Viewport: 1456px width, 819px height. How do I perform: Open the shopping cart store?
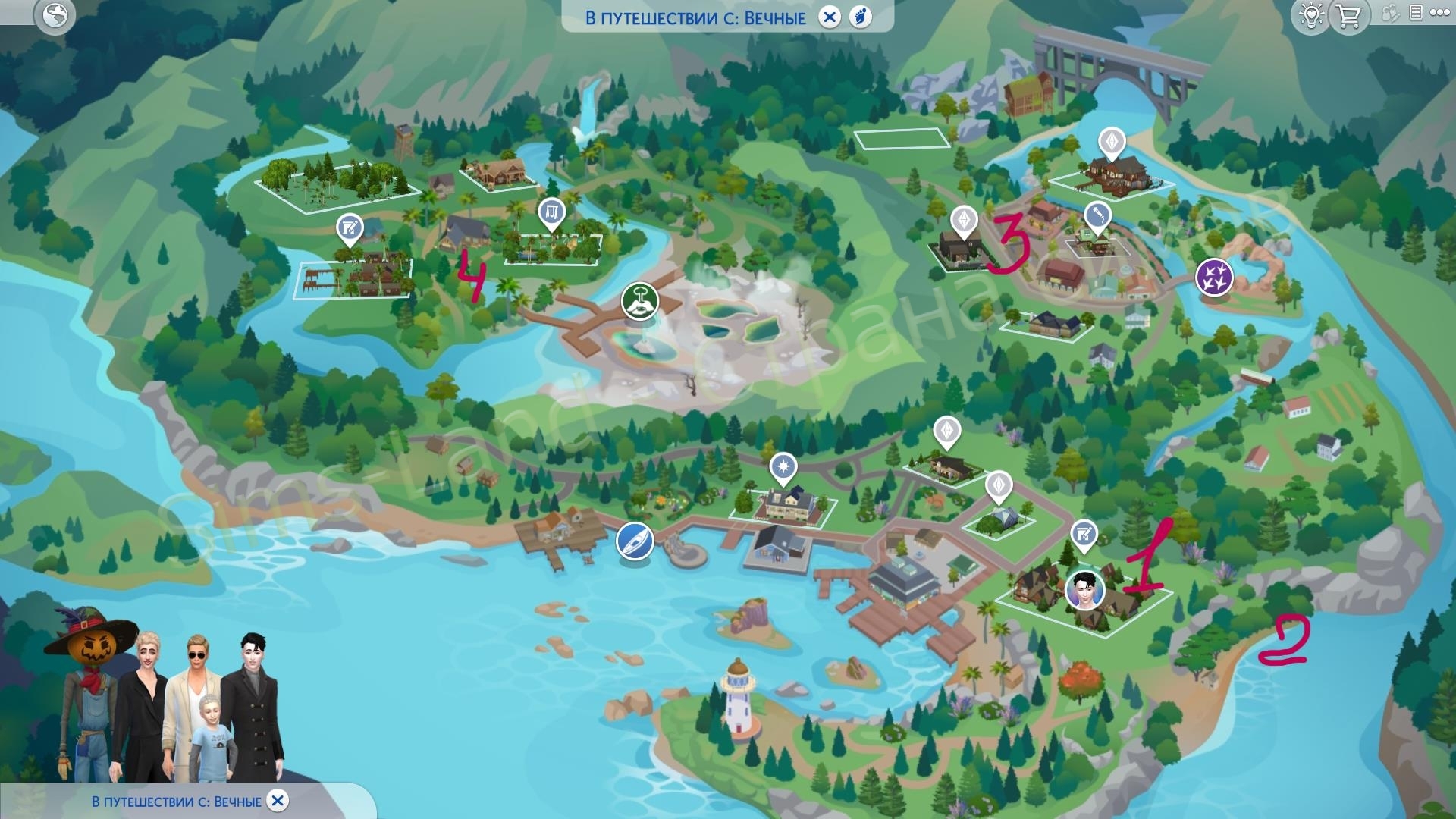[x=1349, y=15]
